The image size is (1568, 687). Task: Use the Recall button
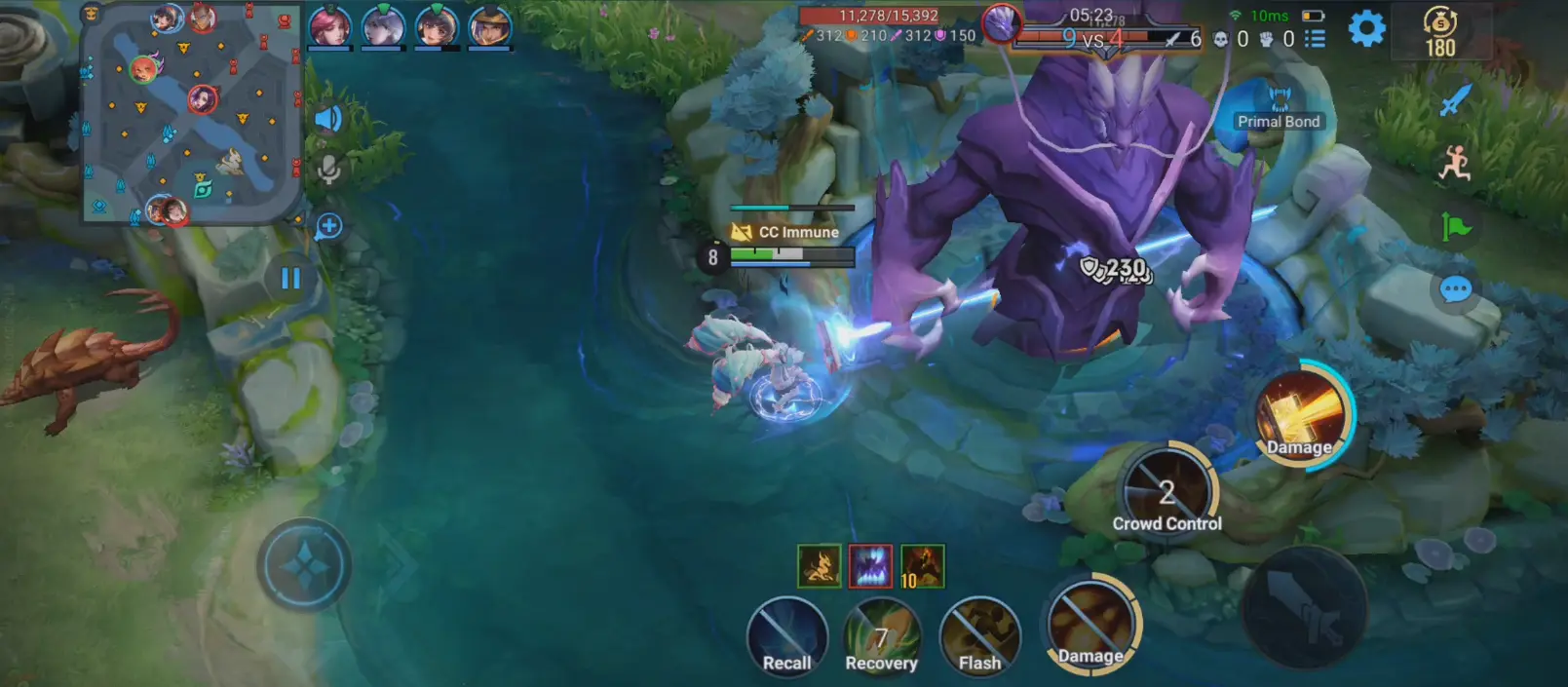tap(786, 636)
